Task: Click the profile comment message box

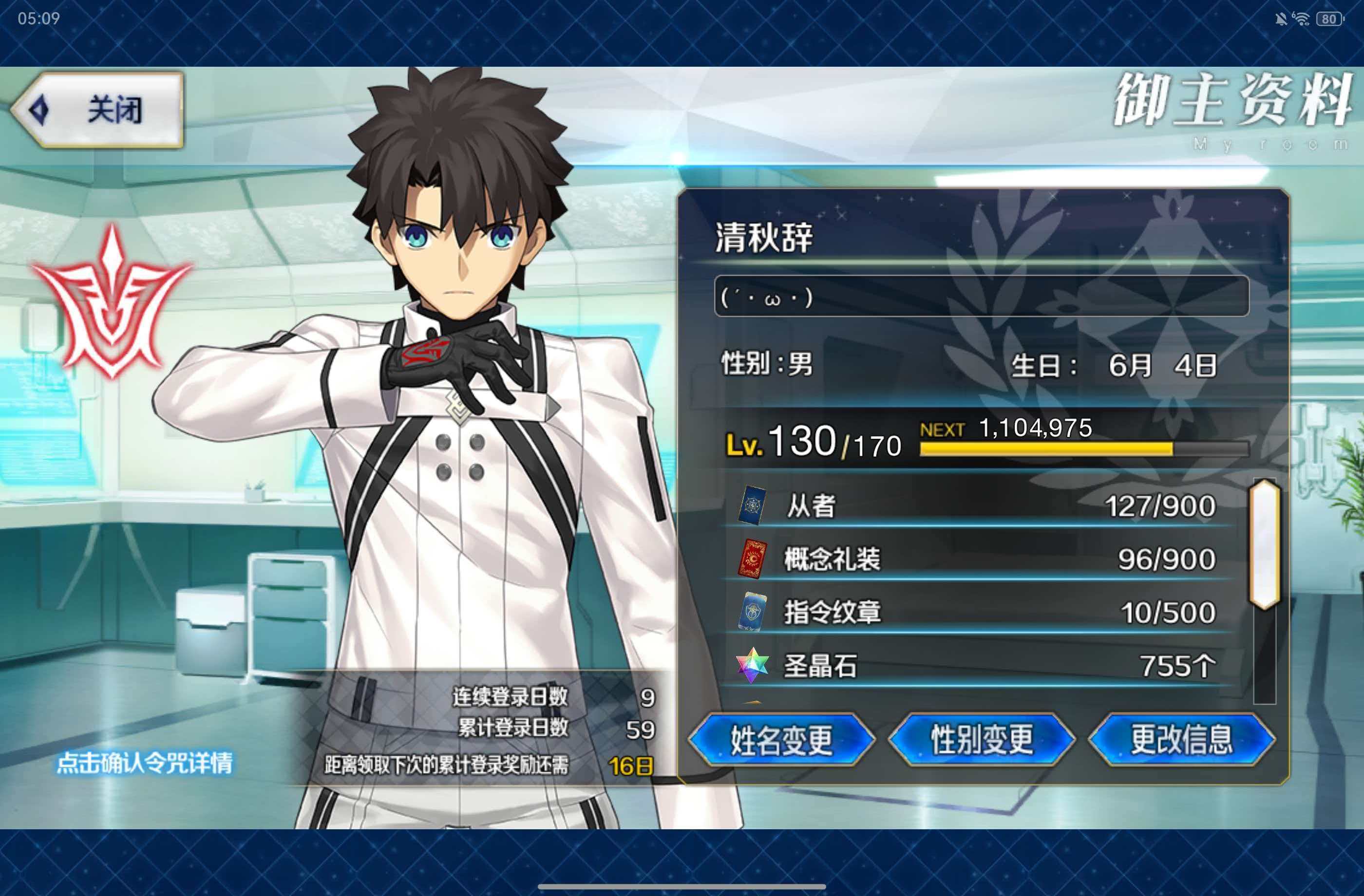Action: click(981, 296)
